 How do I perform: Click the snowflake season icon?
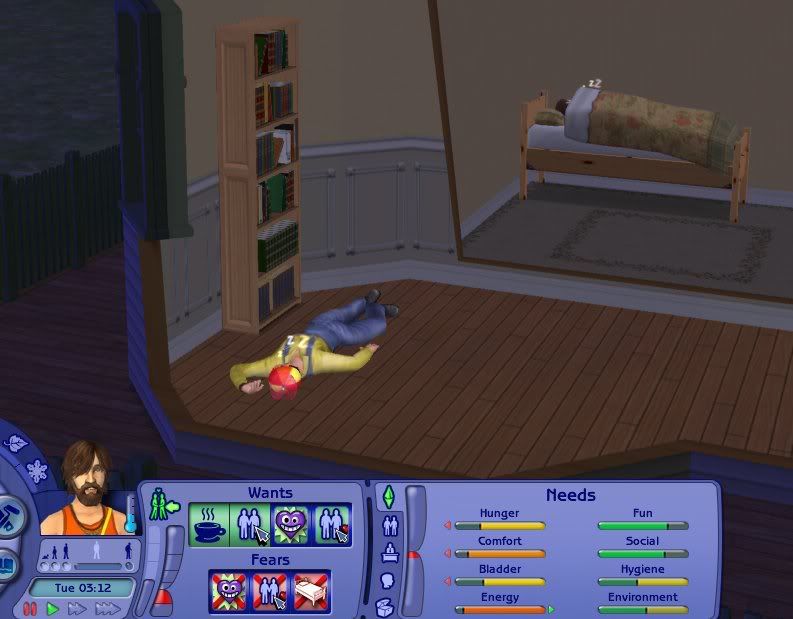point(37,470)
